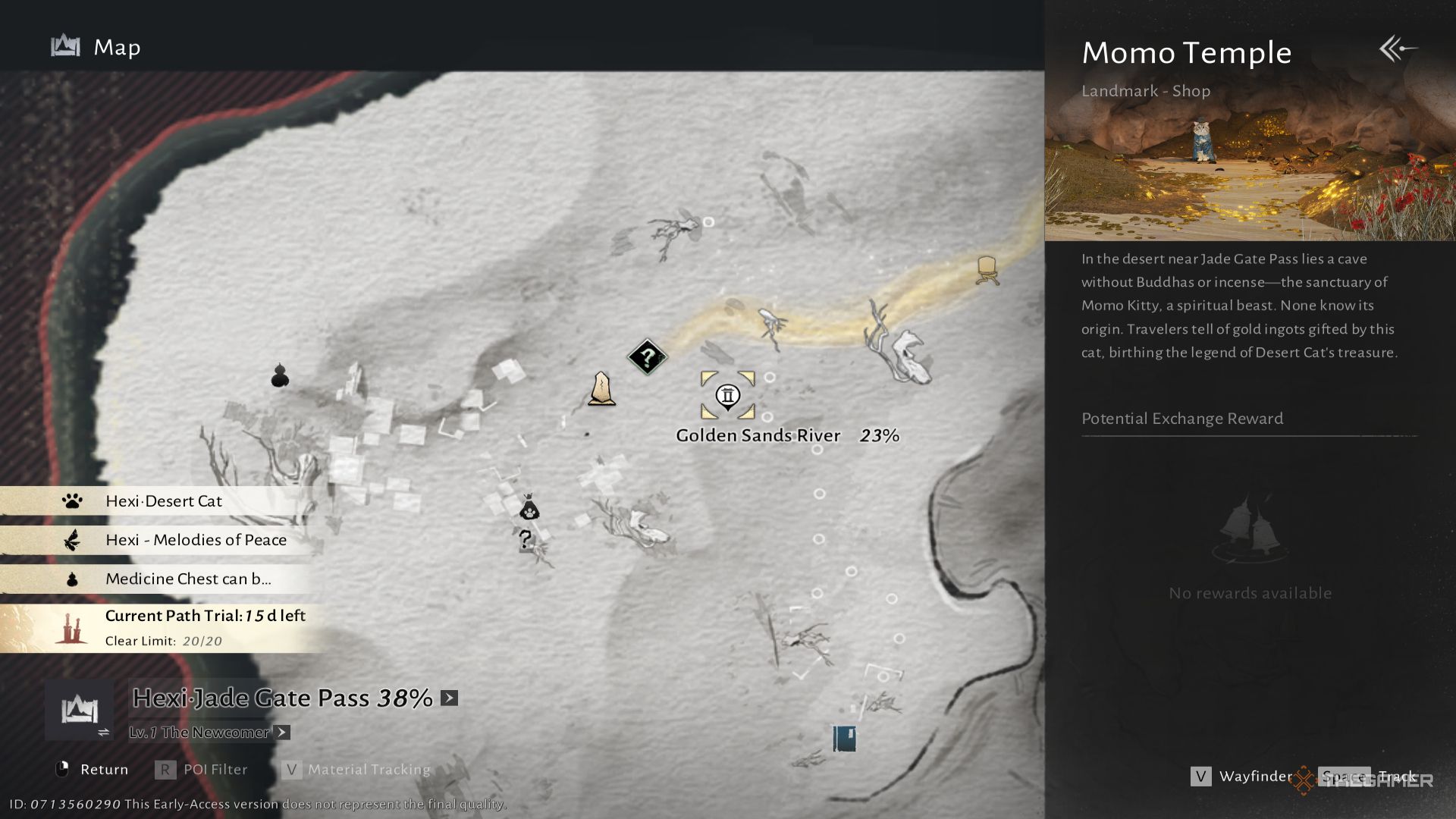Image resolution: width=1456 pixels, height=819 pixels.
Task: Select the Momo Temple shop map marker
Action: pyautogui.click(x=727, y=395)
